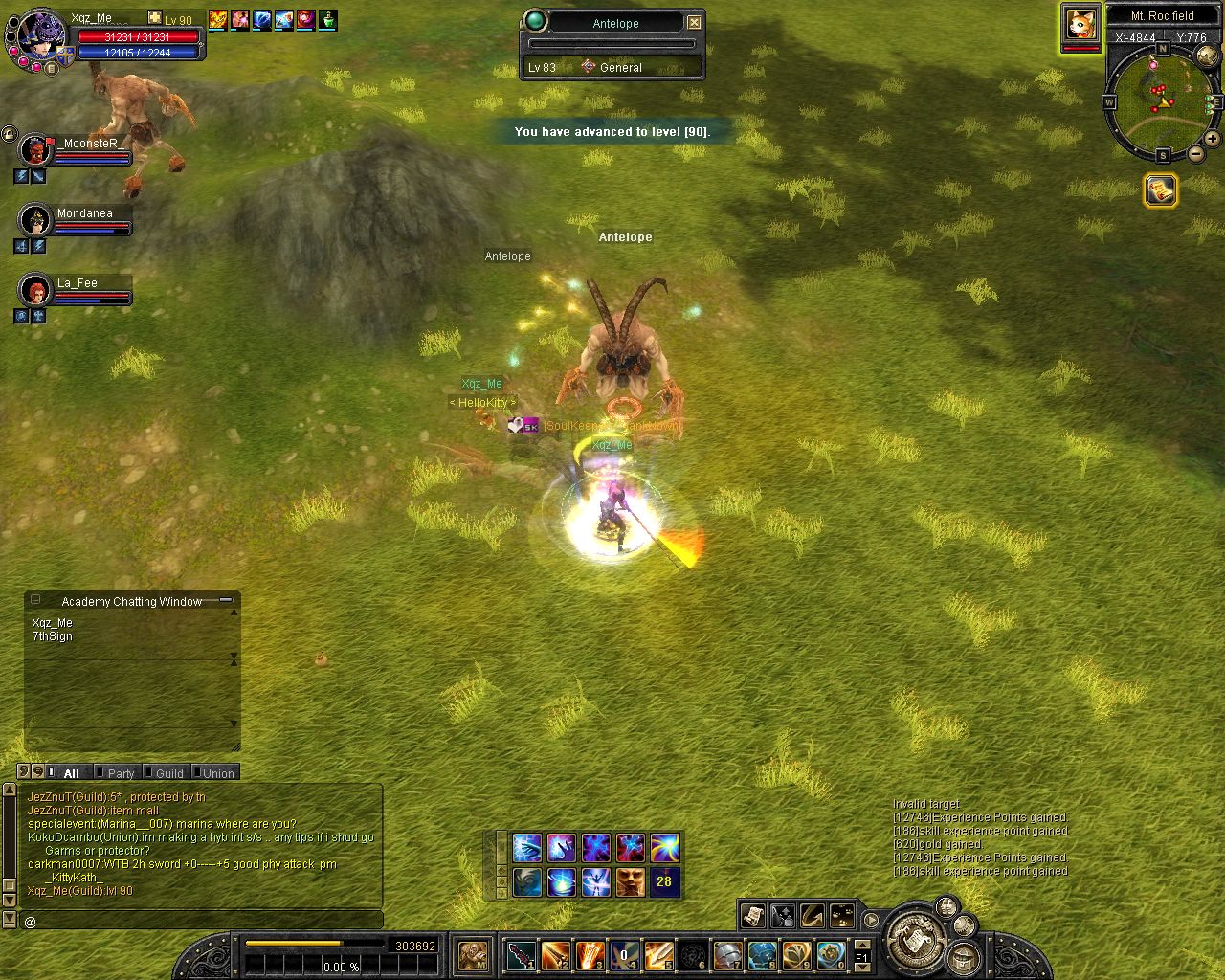Use the steel helmet item in slot 7
This screenshot has width=1225, height=980.
[728, 954]
